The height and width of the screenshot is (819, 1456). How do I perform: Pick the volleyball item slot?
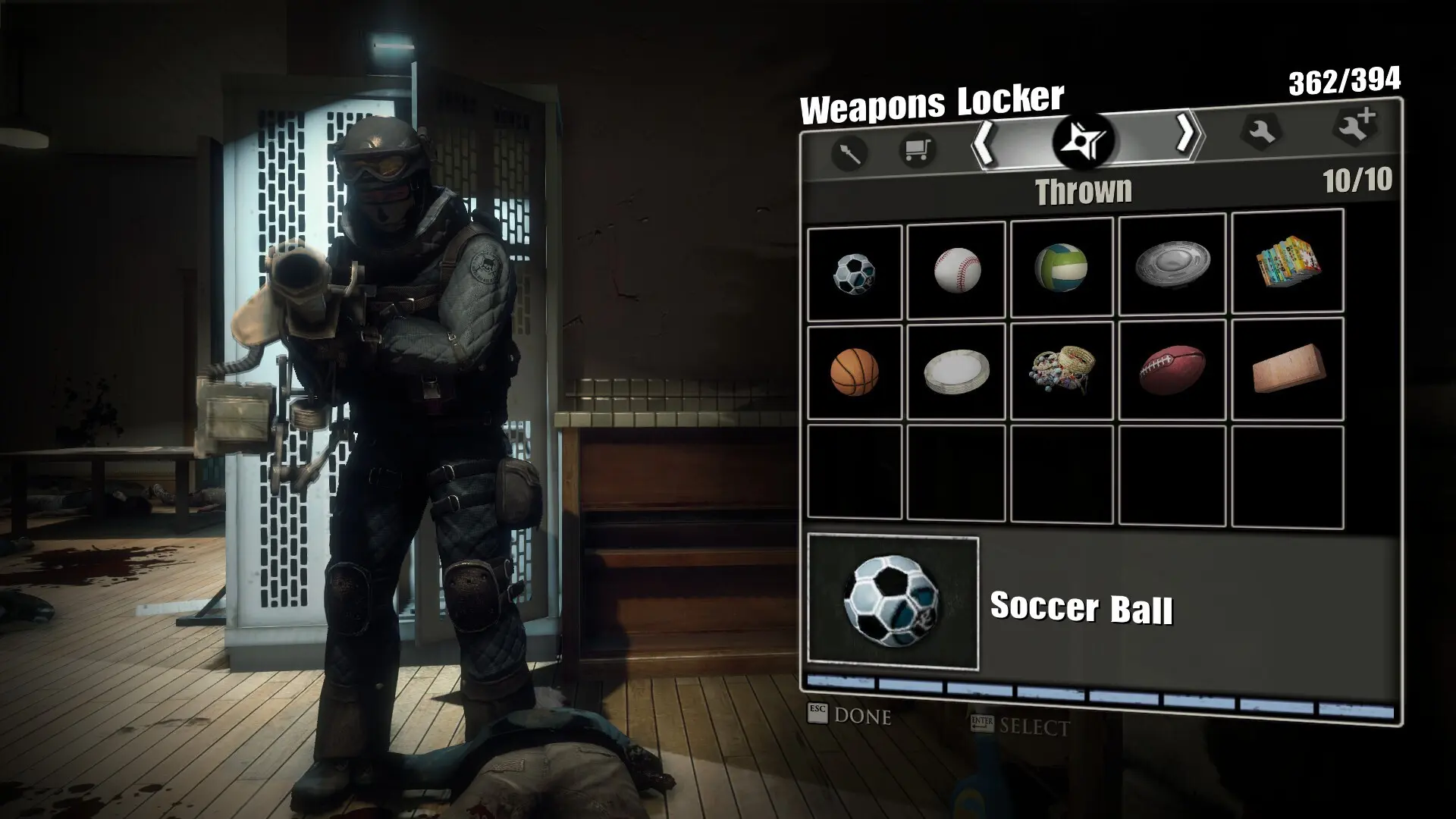1061,268
